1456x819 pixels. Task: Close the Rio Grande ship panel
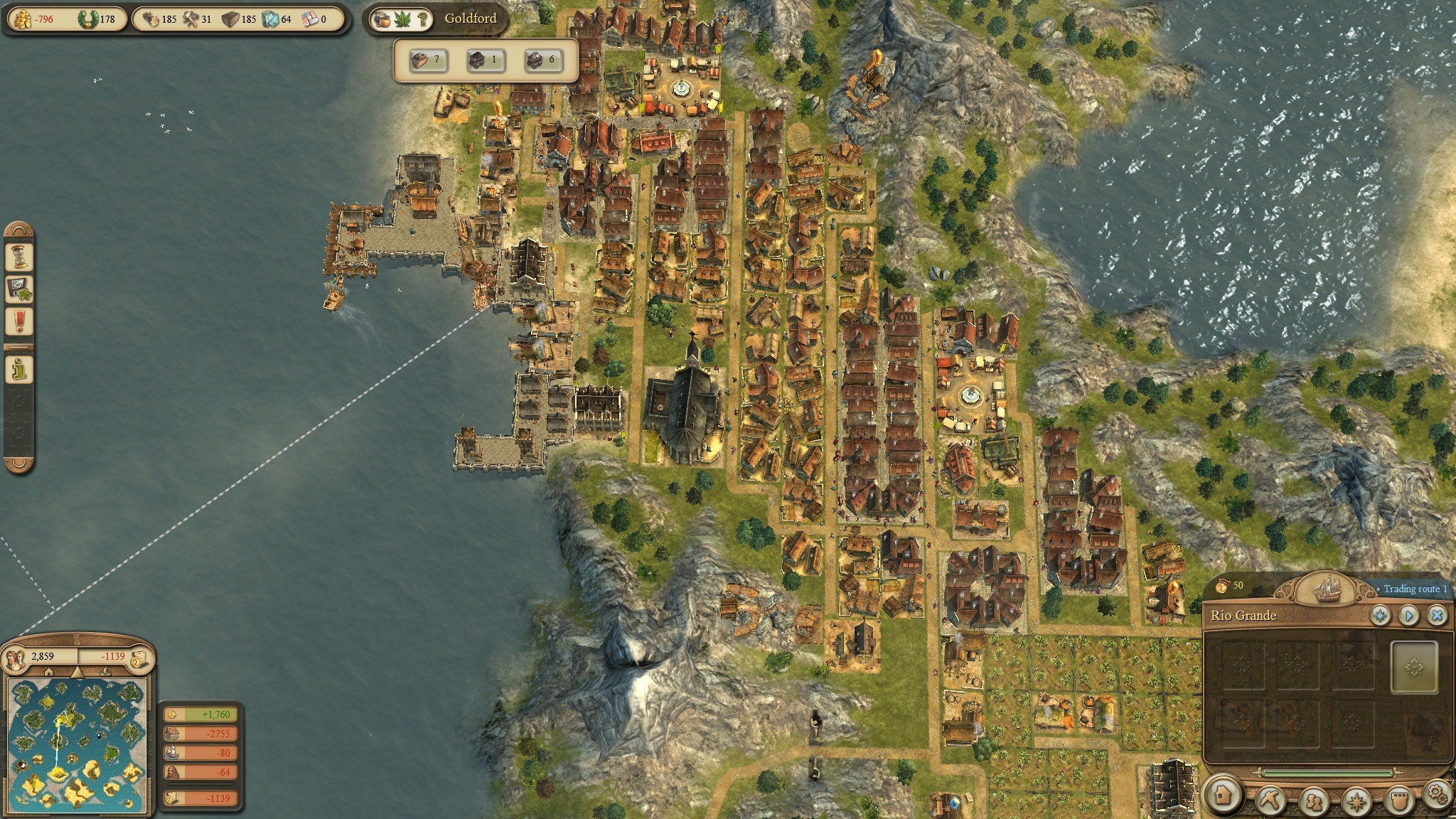pyautogui.click(x=1437, y=615)
